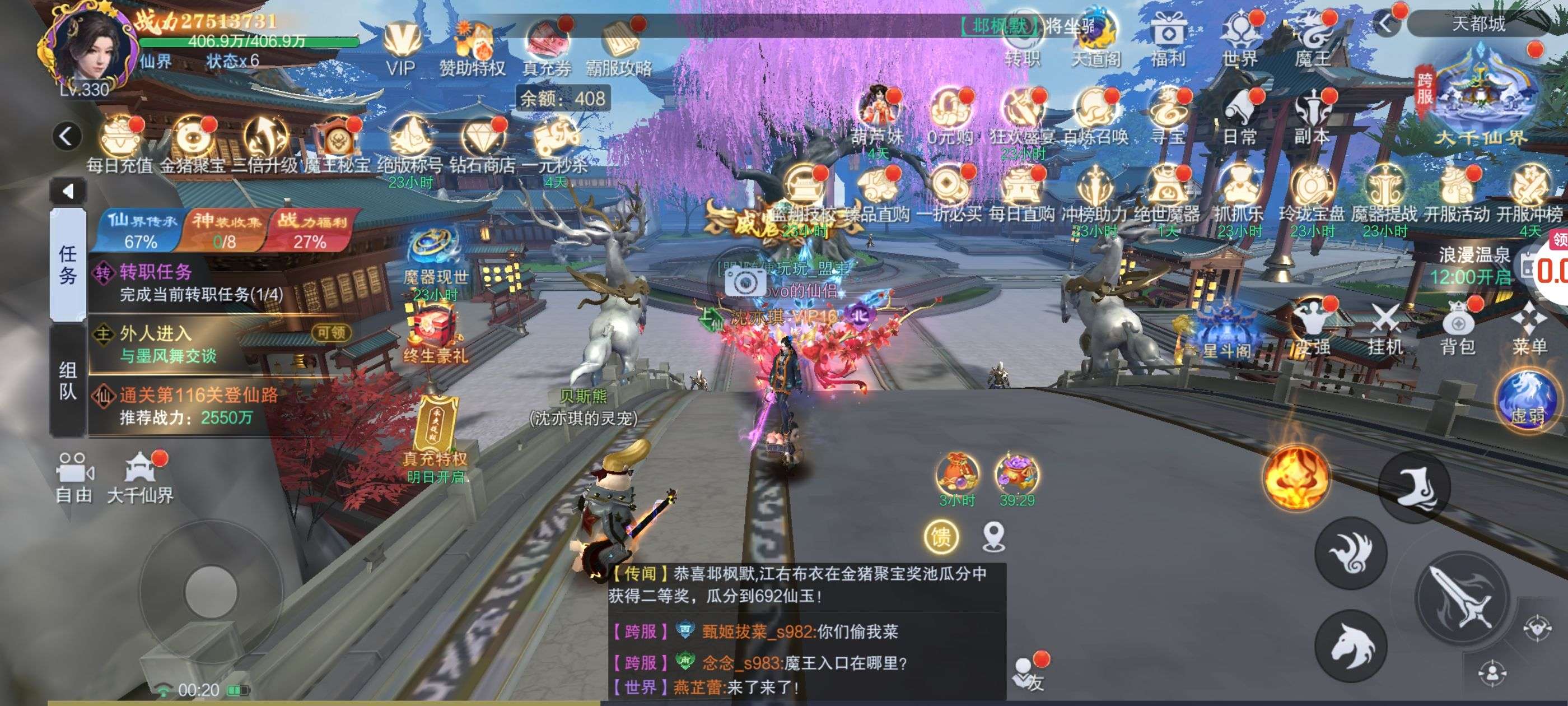
Task: Claim the 外人进入 main quest reward
Action: [331, 333]
